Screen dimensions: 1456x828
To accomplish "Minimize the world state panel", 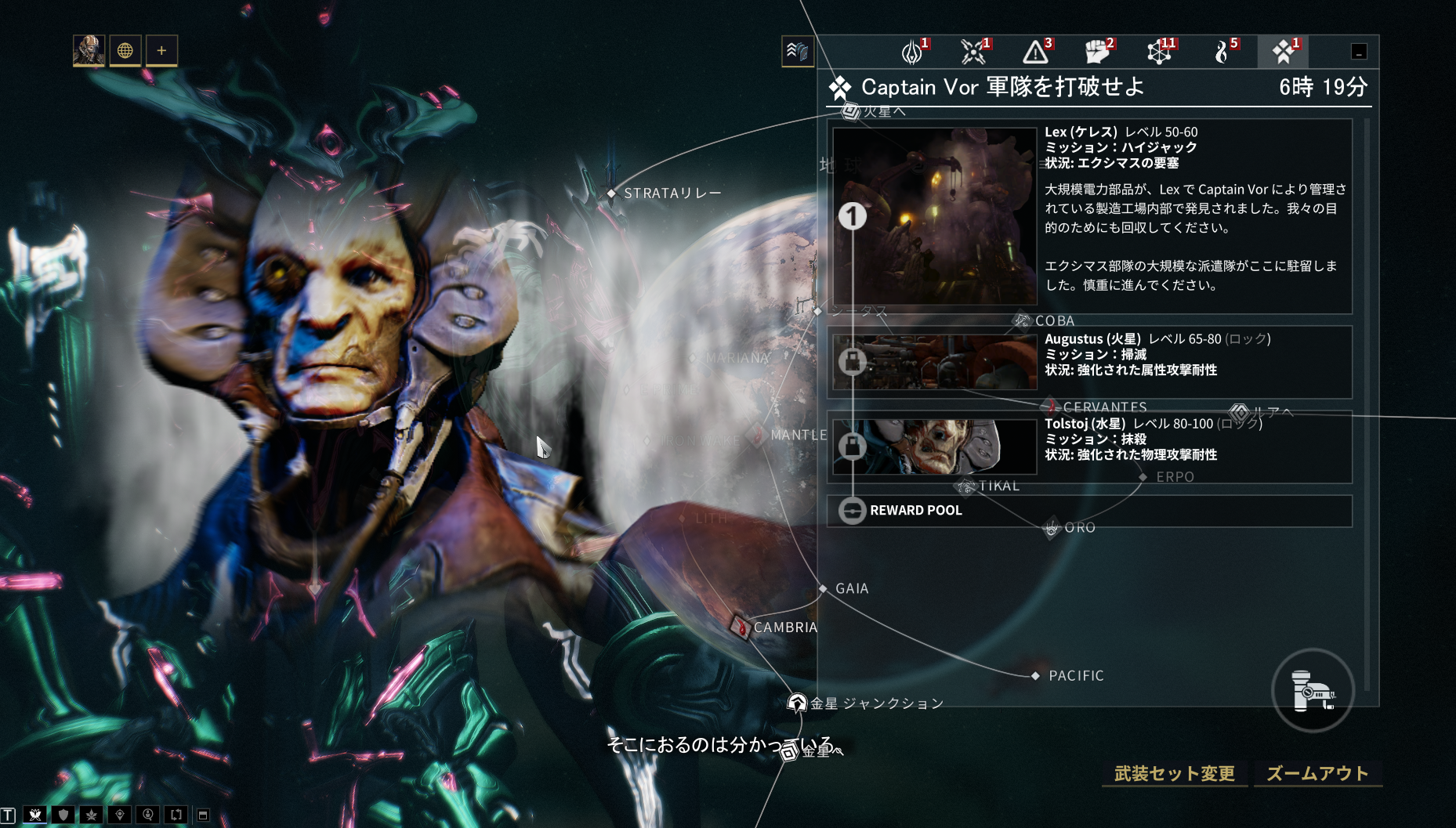I will tap(1359, 52).
